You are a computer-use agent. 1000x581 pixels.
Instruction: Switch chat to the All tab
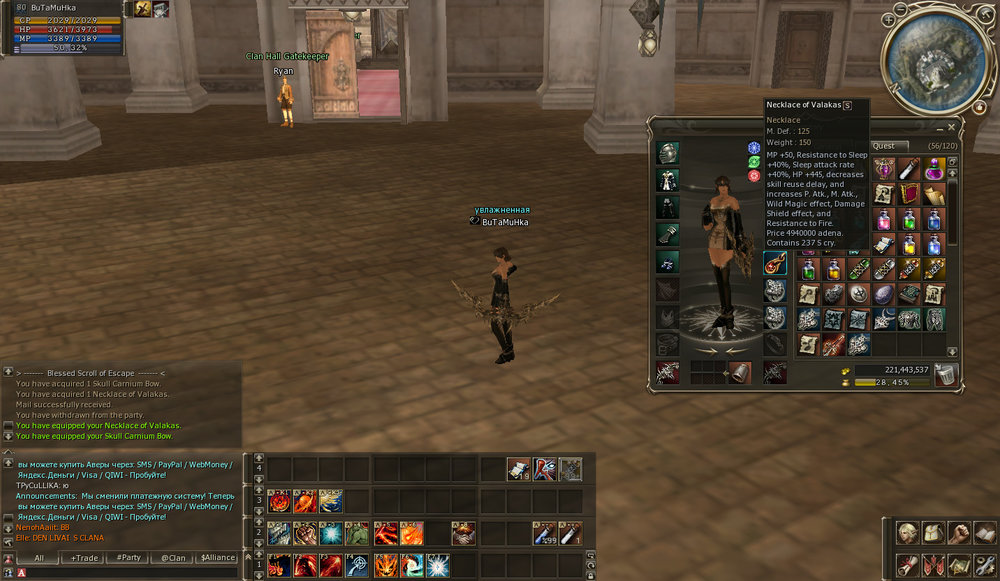coord(39,558)
